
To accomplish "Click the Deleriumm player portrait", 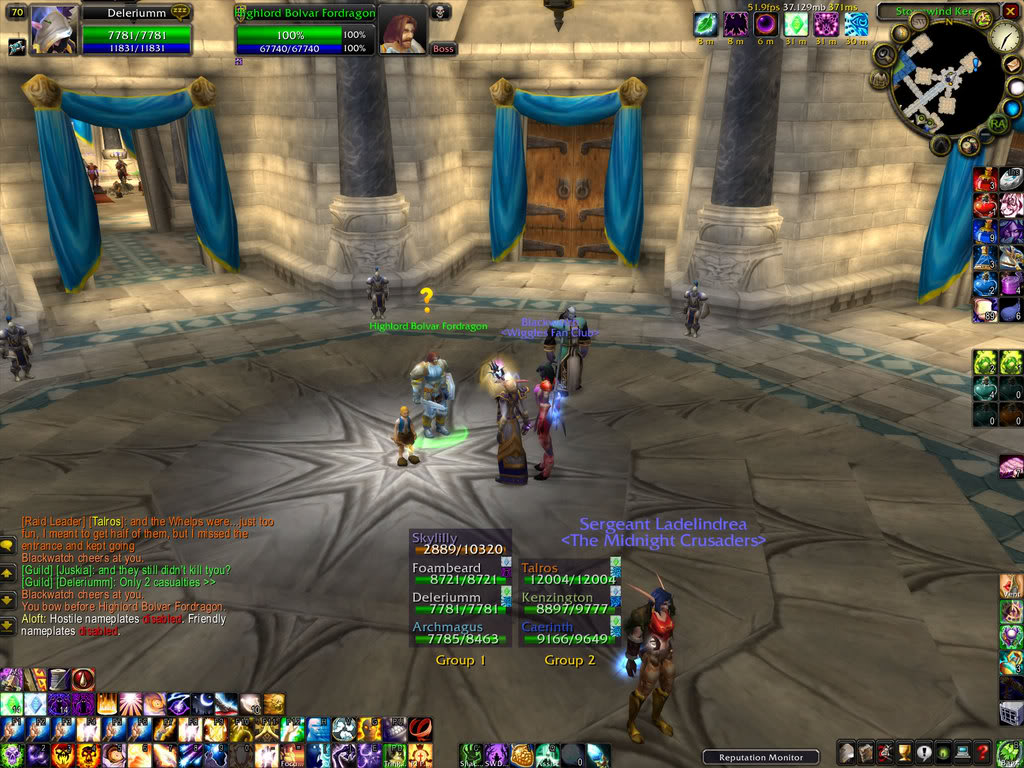I will point(53,30).
